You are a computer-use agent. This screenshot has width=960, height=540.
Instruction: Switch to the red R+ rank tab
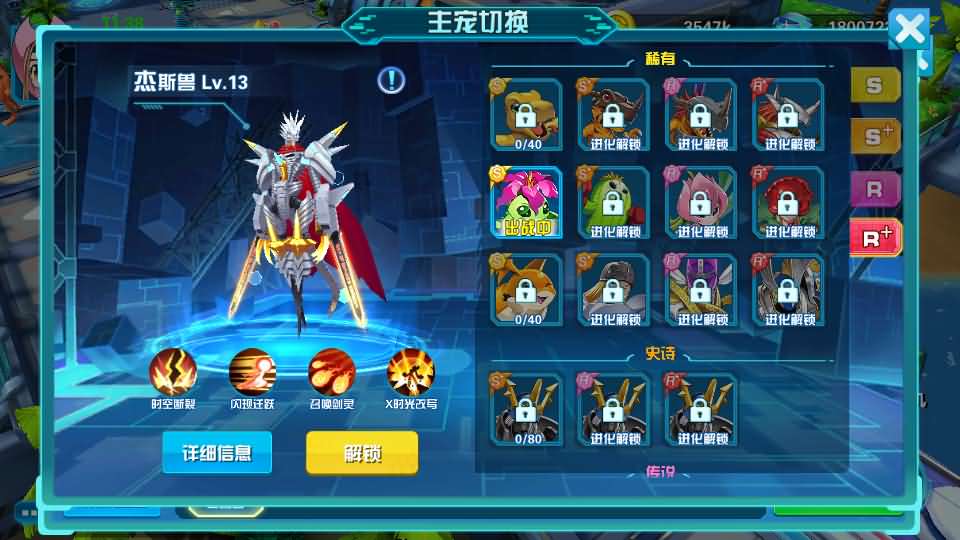click(x=875, y=237)
